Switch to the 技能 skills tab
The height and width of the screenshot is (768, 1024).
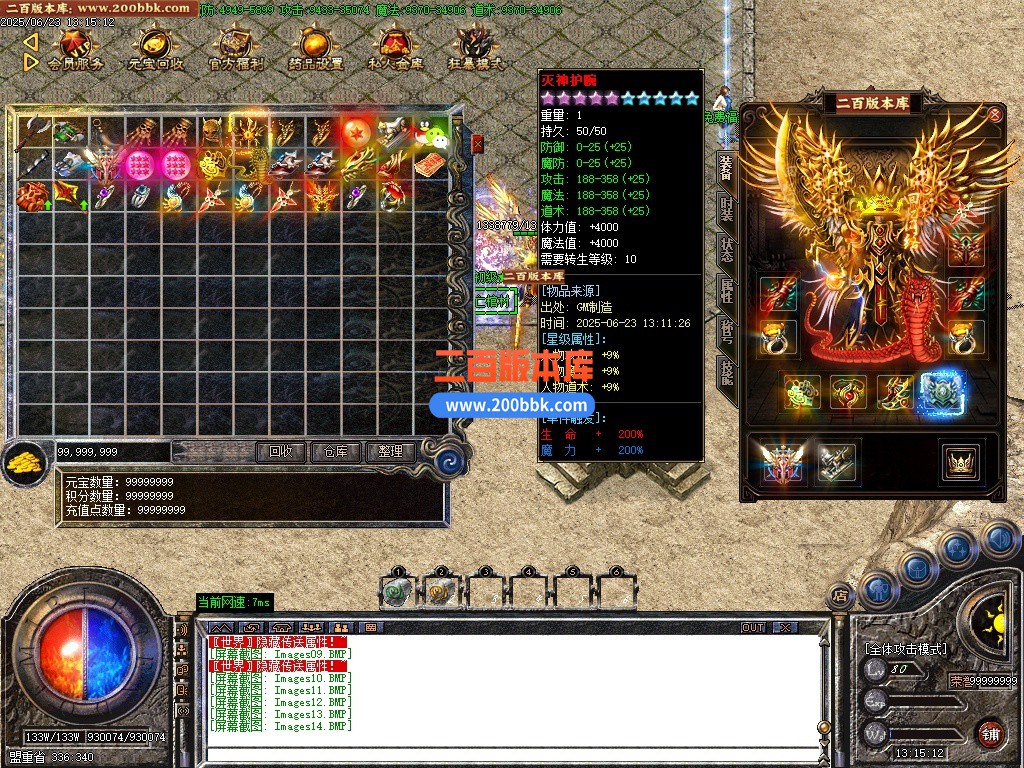pos(727,373)
